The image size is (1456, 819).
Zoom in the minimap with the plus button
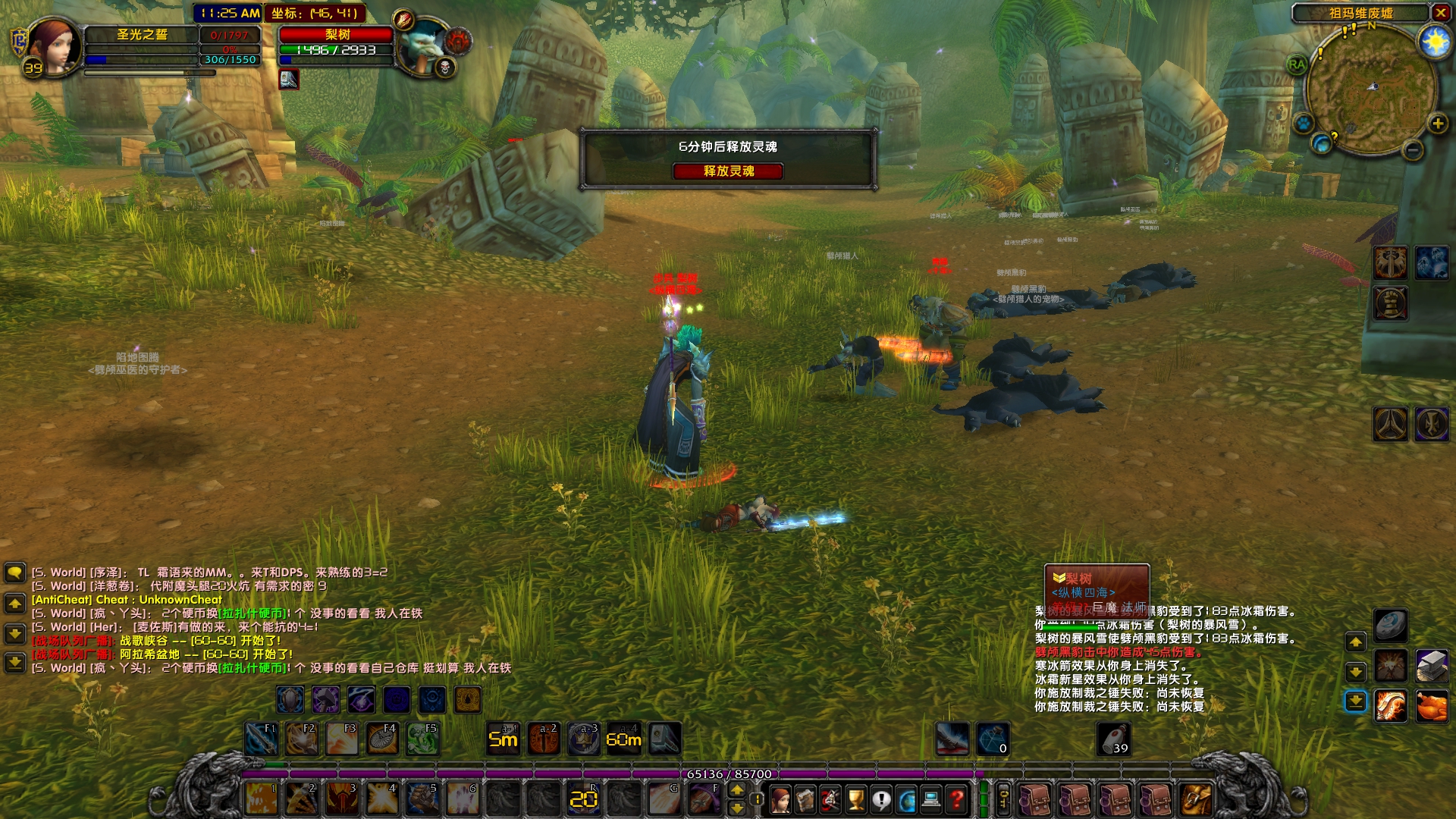[1437, 124]
